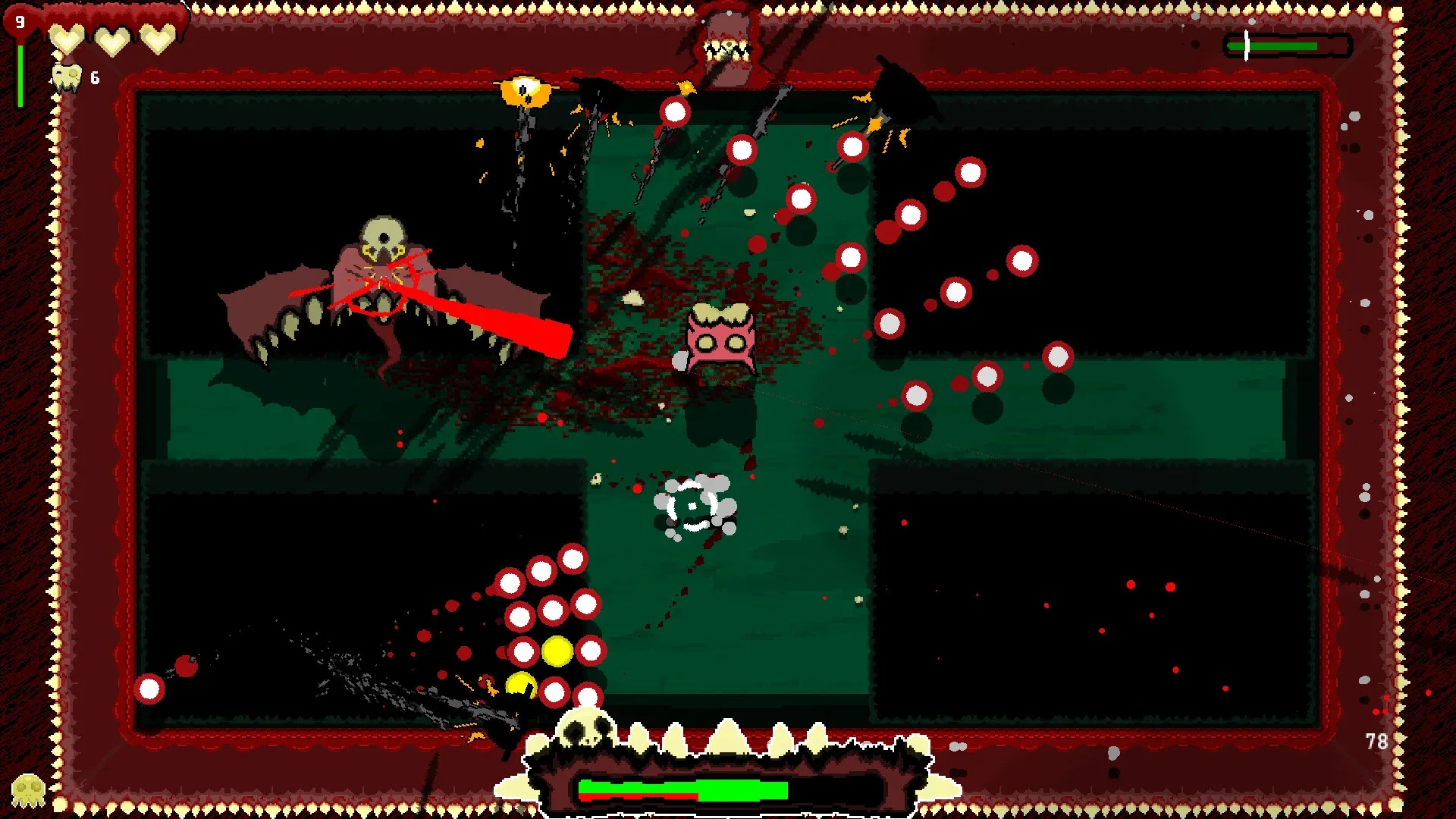Click the white ring explosion in arena center
The image size is (1456, 819).
tap(692, 507)
